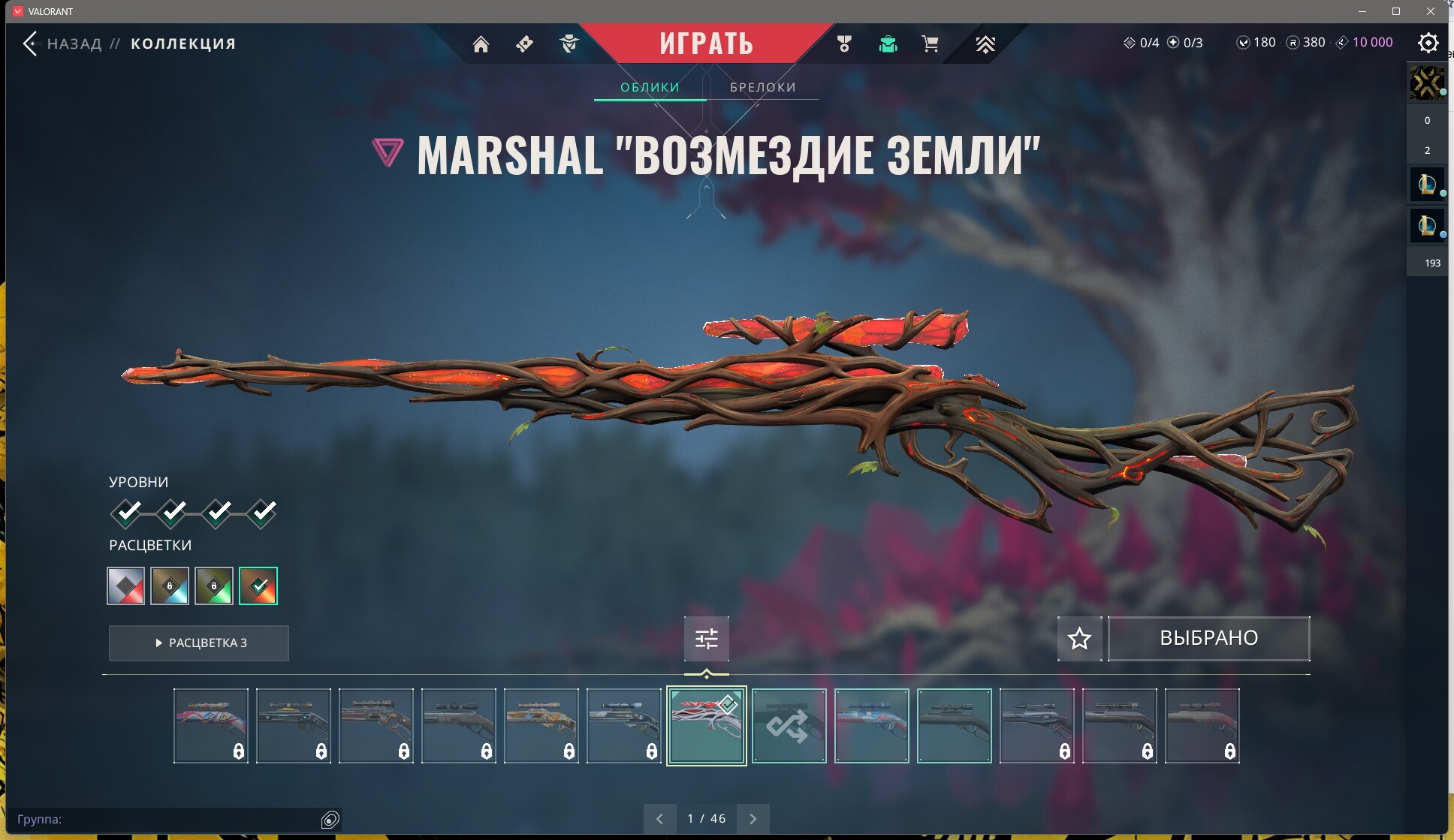Toggle favorite star for Marshal skin
This screenshot has width=1454, height=840.
1080,638
